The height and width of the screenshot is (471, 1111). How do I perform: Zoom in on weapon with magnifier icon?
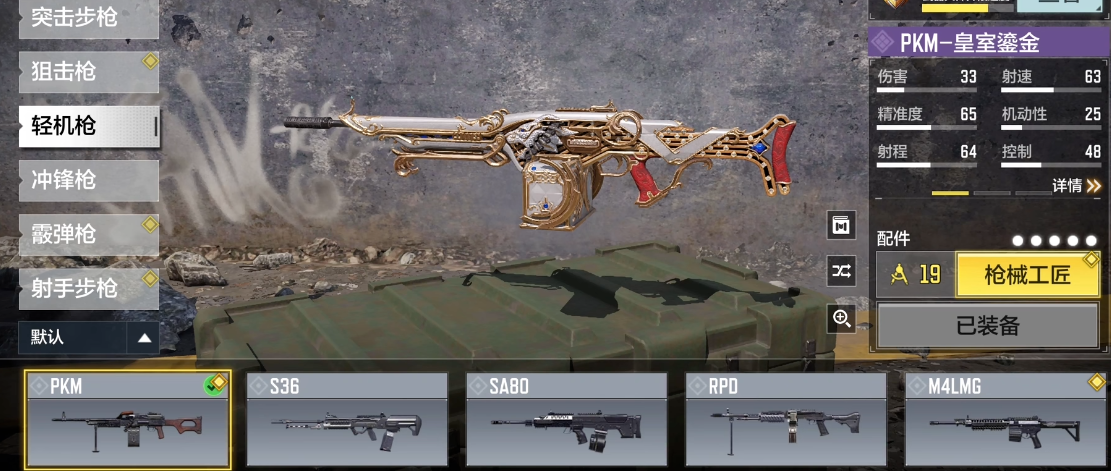[x=841, y=319]
